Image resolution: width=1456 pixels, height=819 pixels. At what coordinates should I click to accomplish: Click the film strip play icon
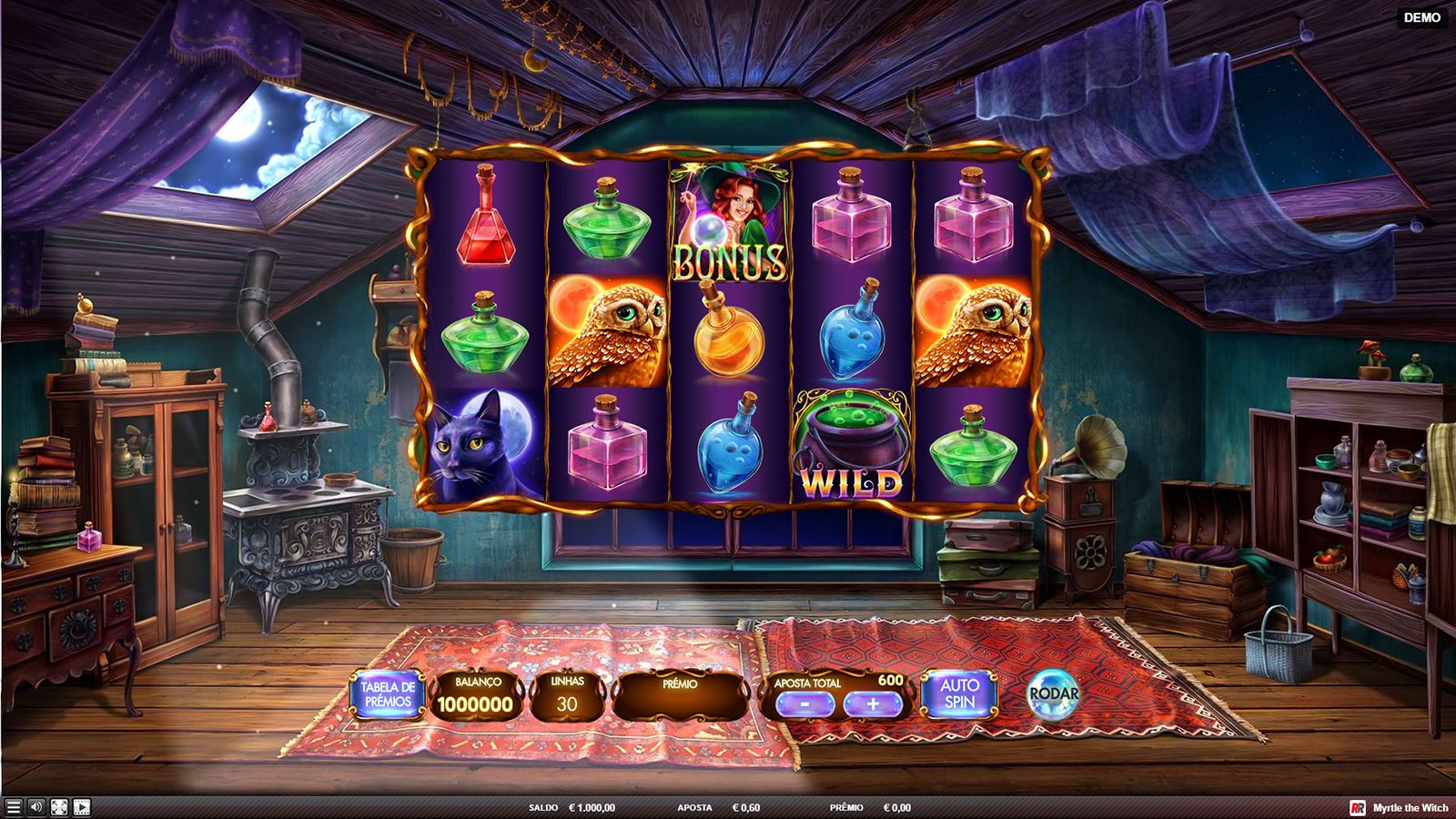(82, 807)
